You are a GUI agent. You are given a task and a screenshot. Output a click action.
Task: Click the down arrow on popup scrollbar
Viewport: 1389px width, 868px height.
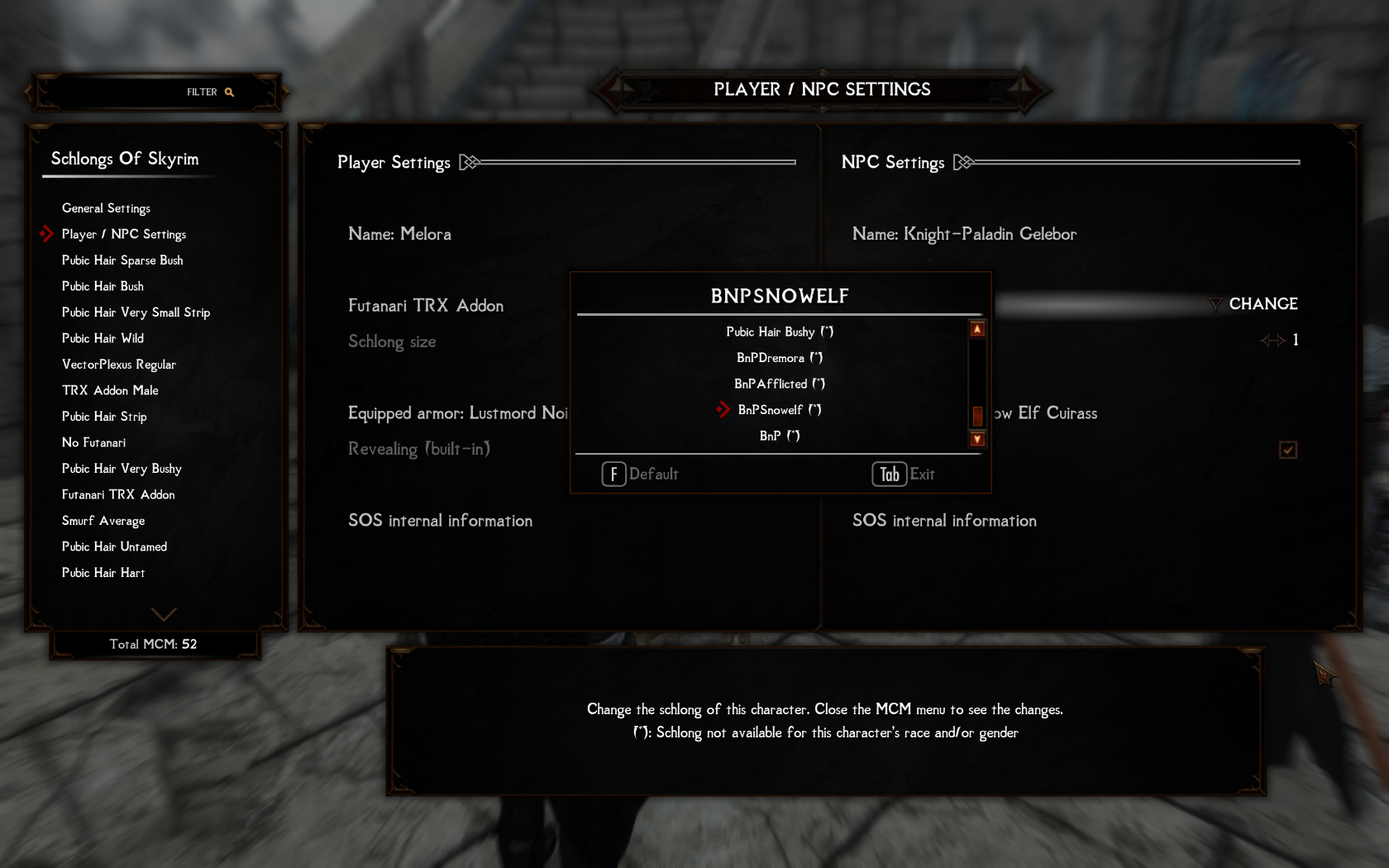977,439
